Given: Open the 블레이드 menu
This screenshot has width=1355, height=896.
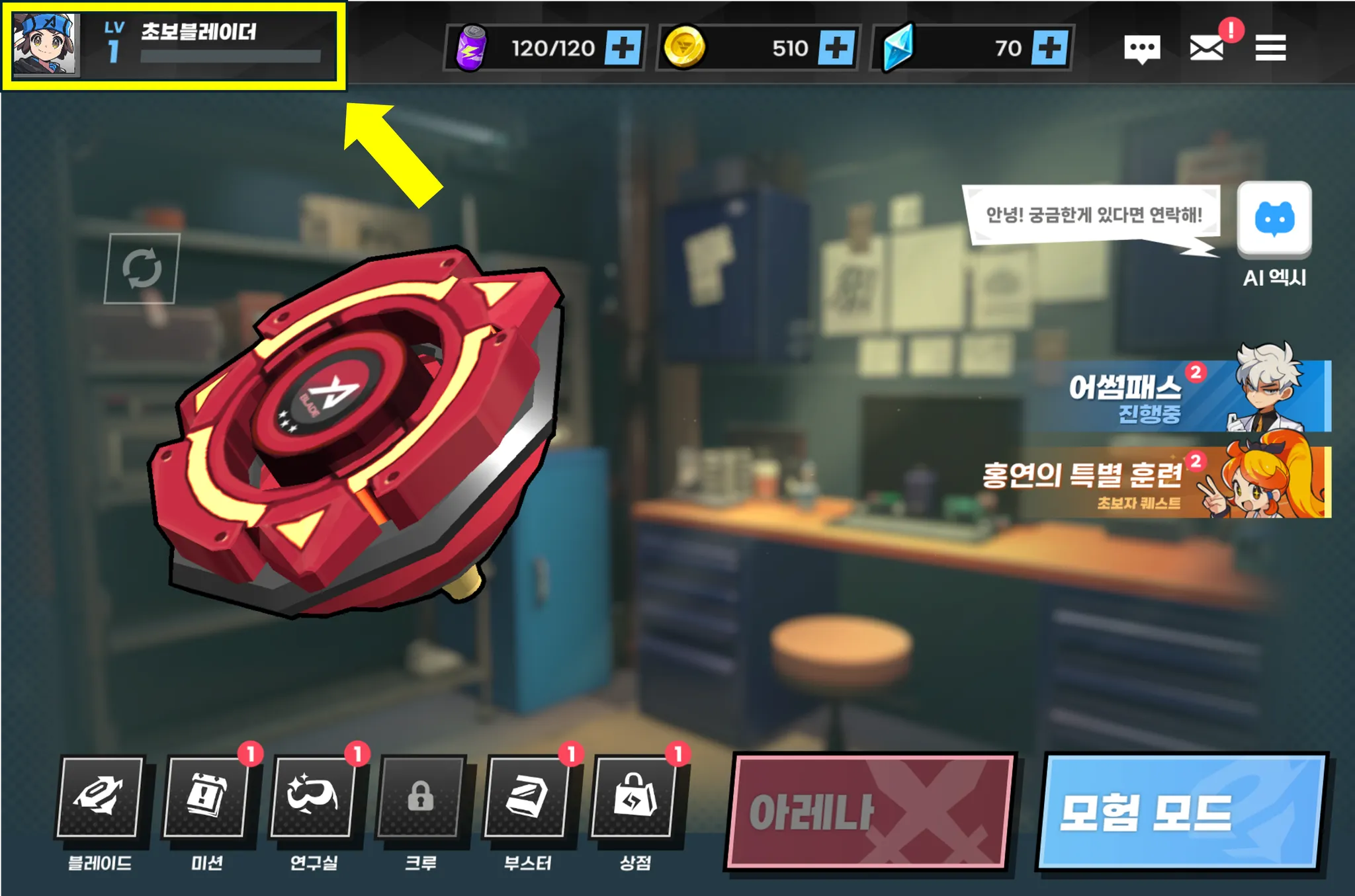Looking at the screenshot, I should tap(100, 796).
